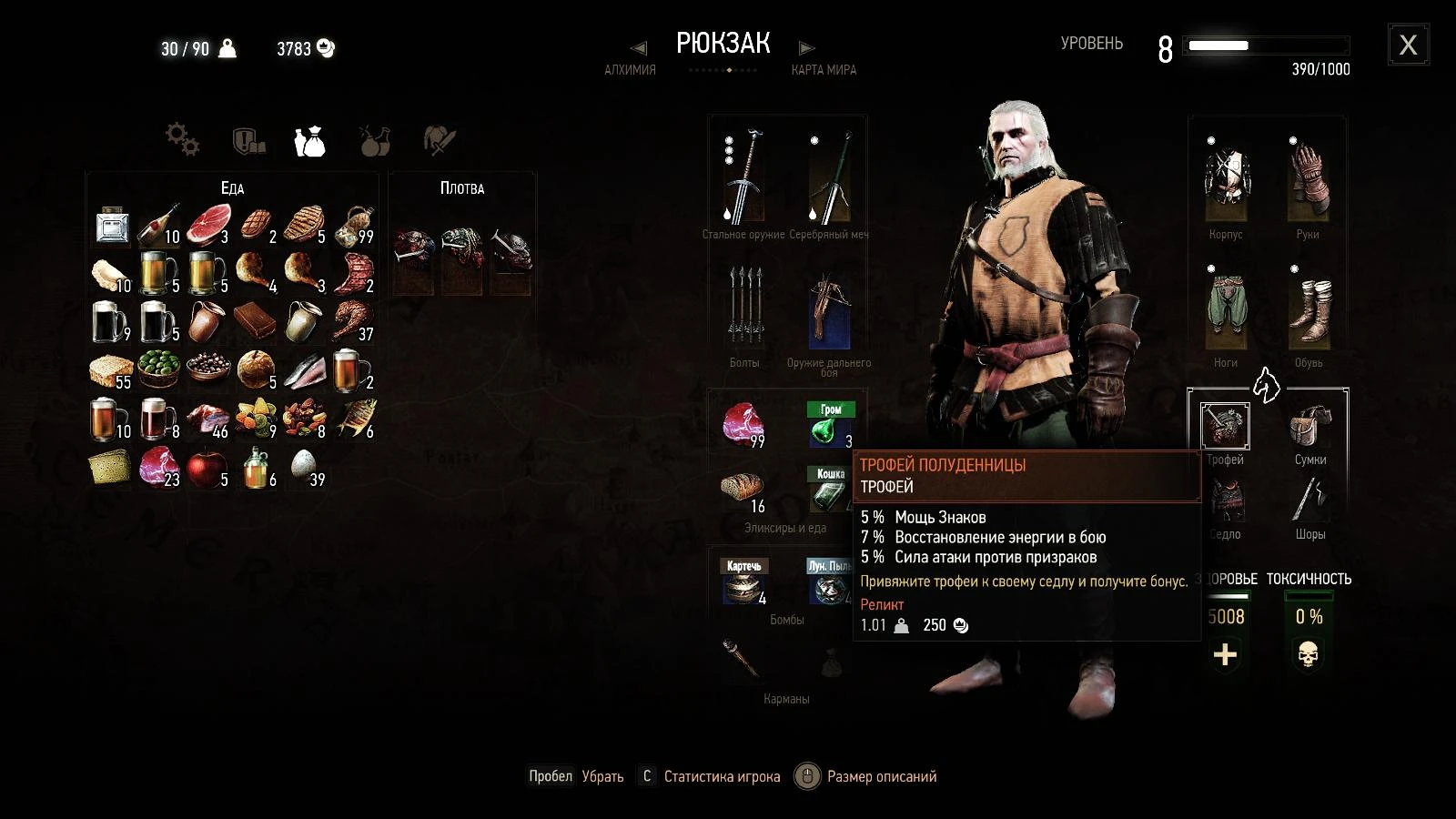
Task: Open the food sack category icon
Action: tap(310, 138)
